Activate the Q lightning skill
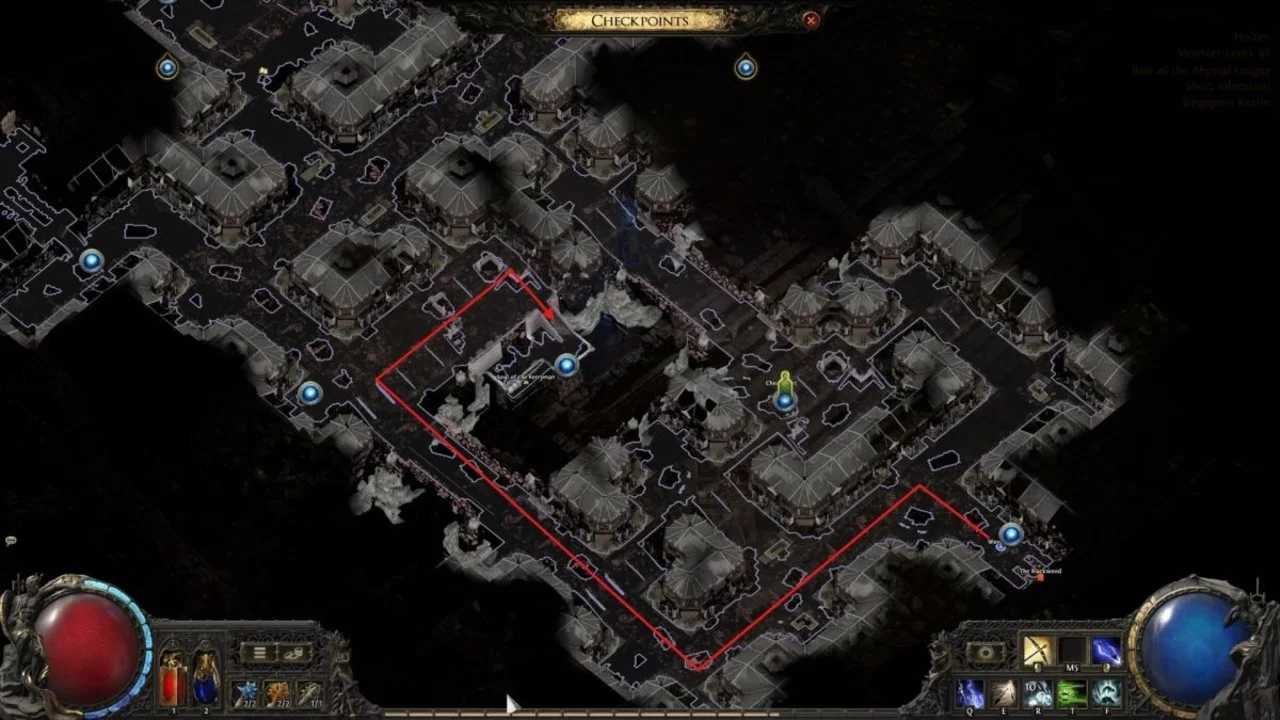This screenshot has height=720, width=1280. 970,692
